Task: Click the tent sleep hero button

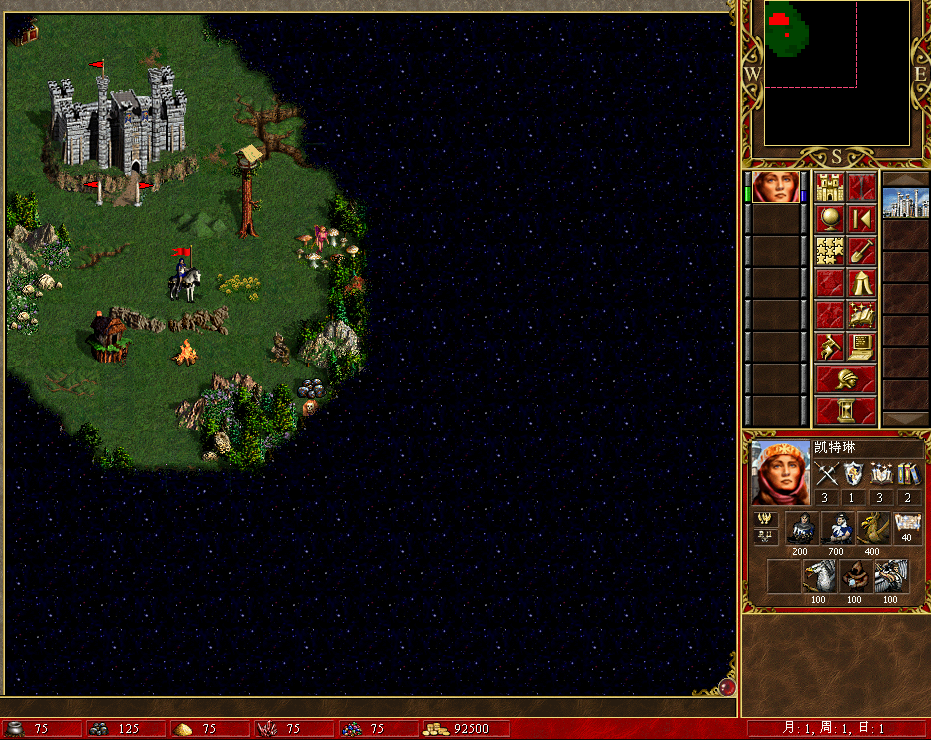Action: [862, 283]
